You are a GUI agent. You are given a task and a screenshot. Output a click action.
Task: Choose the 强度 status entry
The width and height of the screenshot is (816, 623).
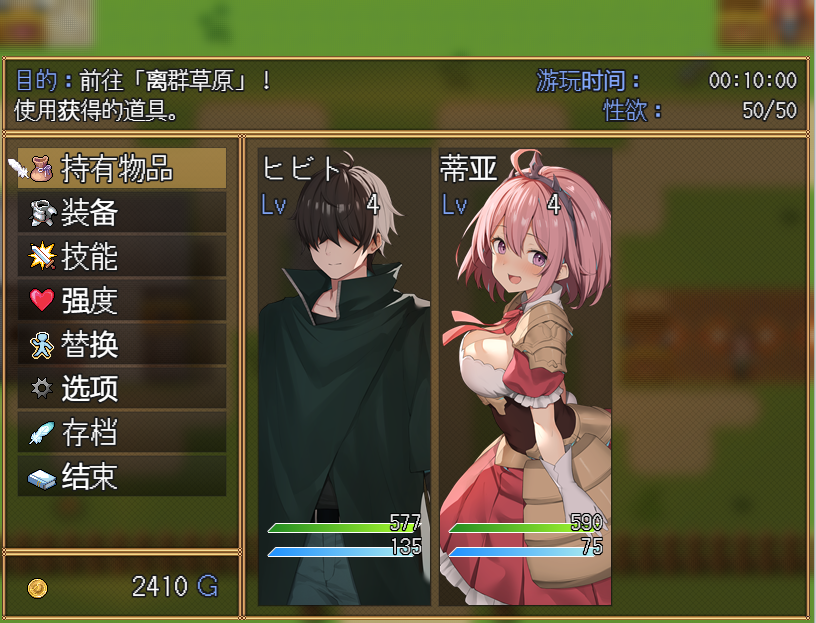pyautogui.click(x=122, y=300)
